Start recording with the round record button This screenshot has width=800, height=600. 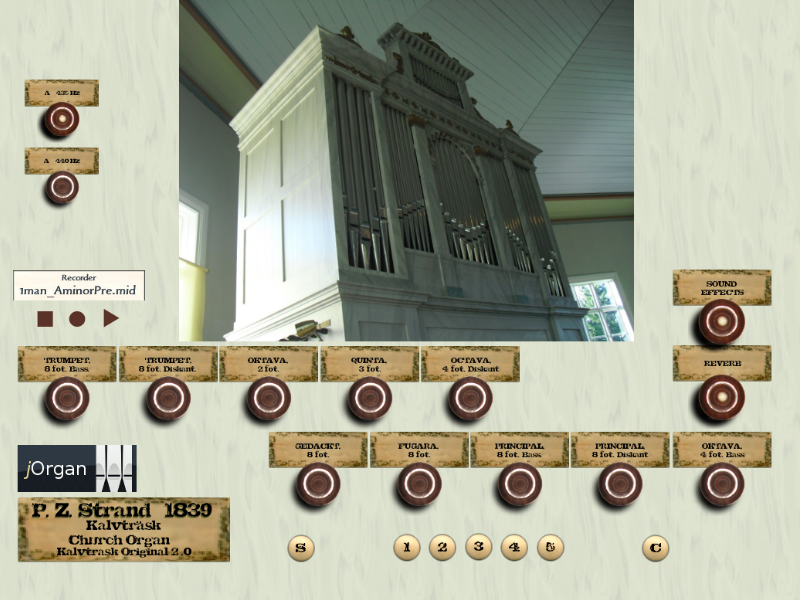[x=78, y=319]
